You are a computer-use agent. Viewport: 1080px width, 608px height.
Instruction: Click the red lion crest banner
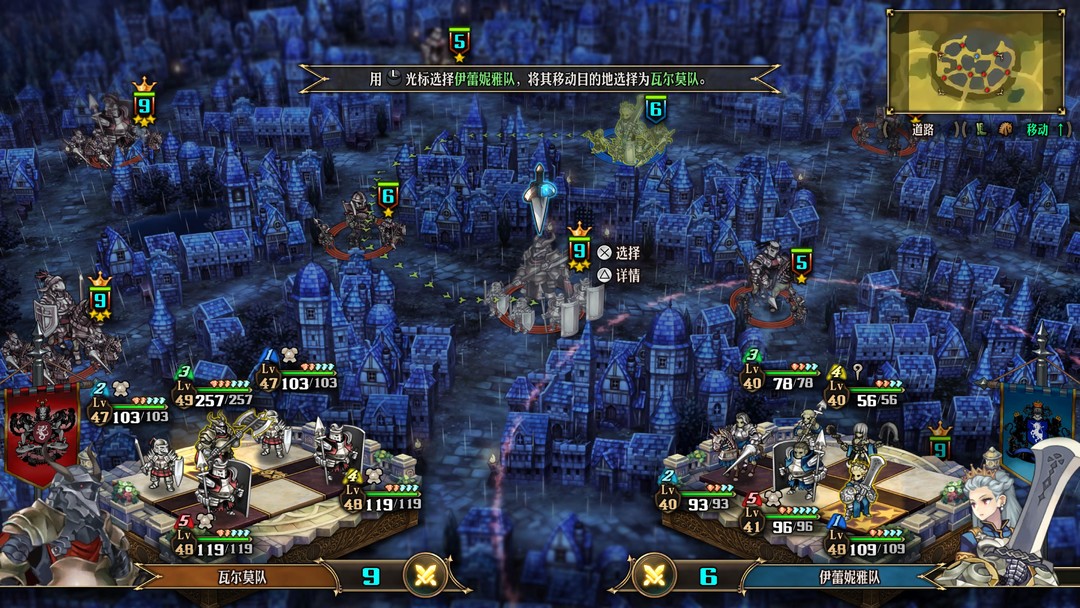pyautogui.click(x=41, y=432)
